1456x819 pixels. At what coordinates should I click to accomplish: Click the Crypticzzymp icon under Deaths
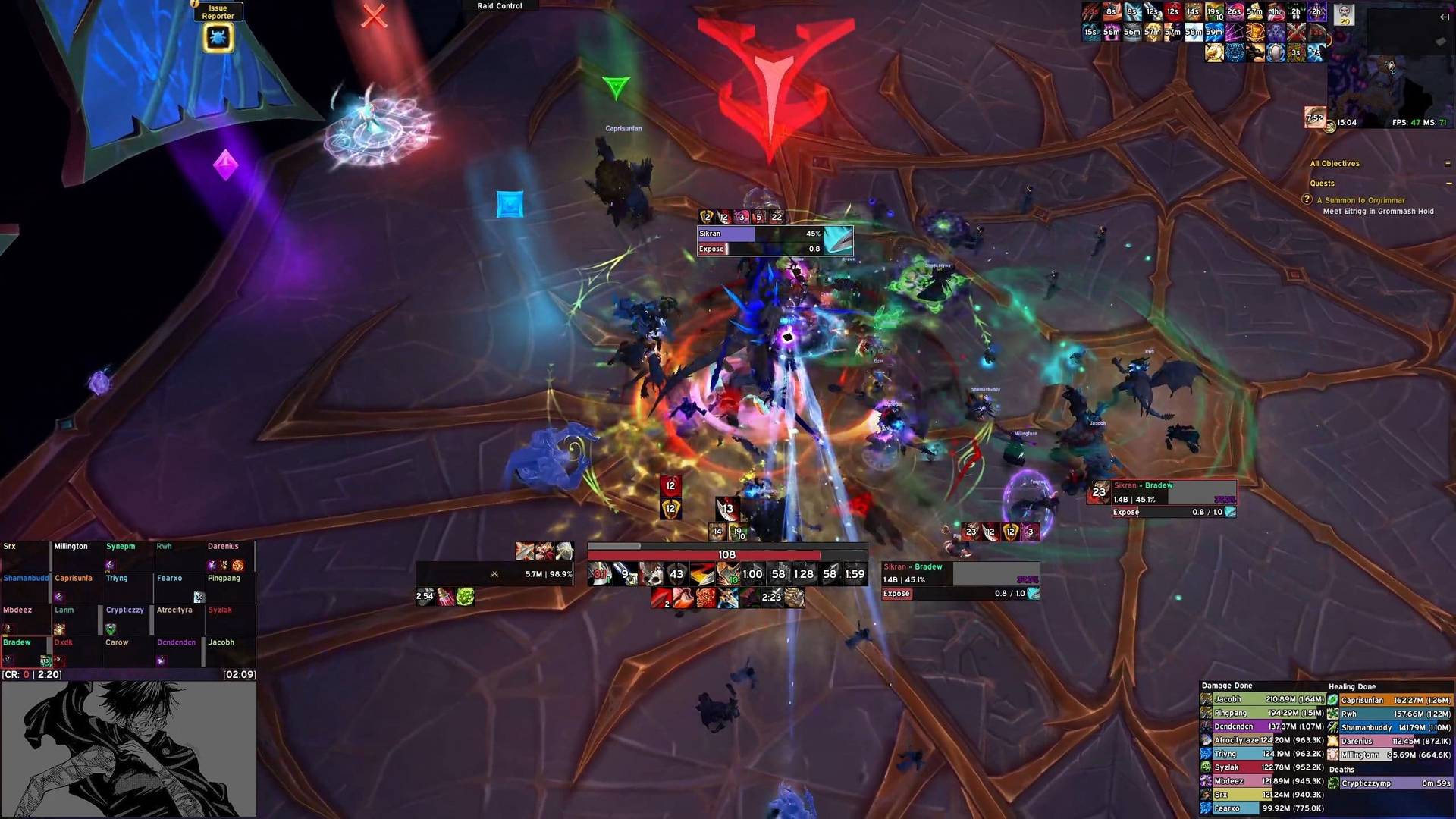pos(1332,783)
